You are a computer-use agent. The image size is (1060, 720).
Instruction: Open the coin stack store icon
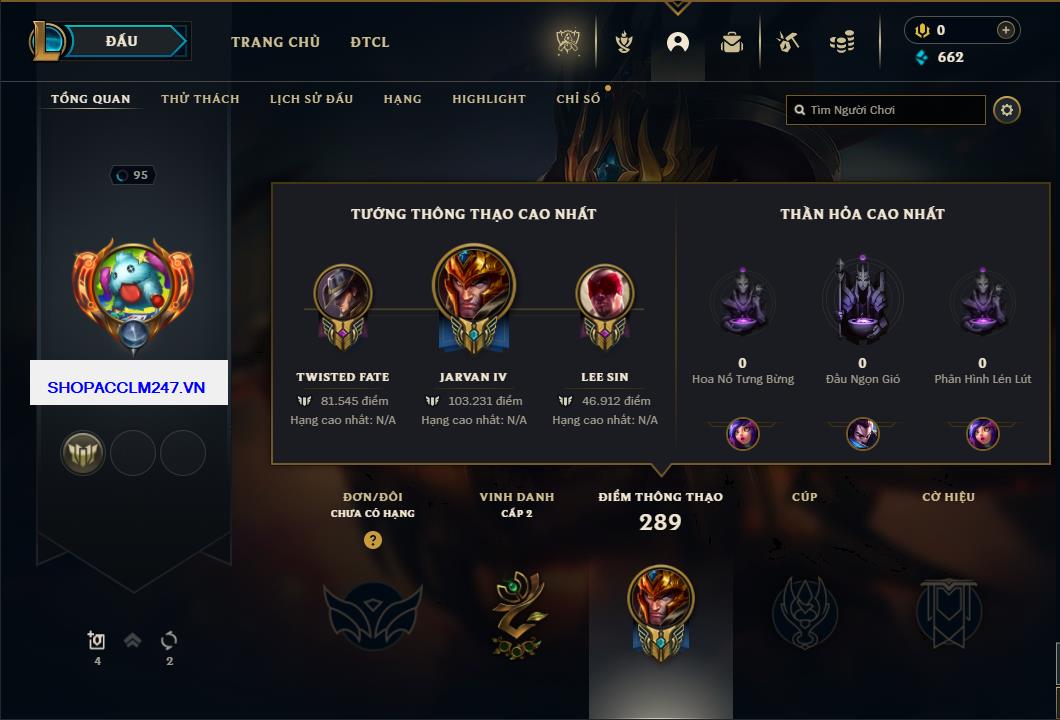point(842,43)
